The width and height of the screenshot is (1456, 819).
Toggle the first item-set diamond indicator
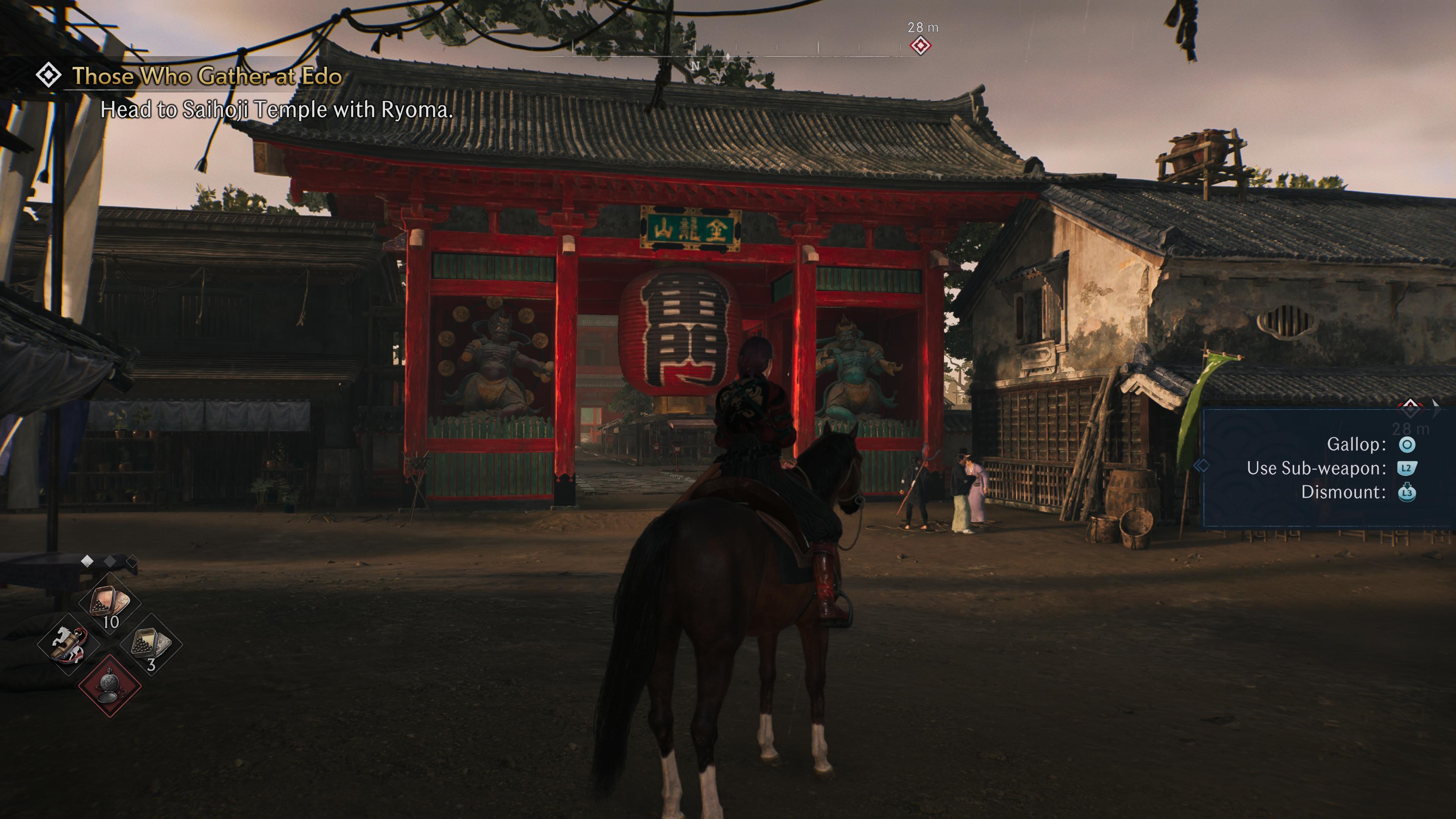tap(87, 562)
